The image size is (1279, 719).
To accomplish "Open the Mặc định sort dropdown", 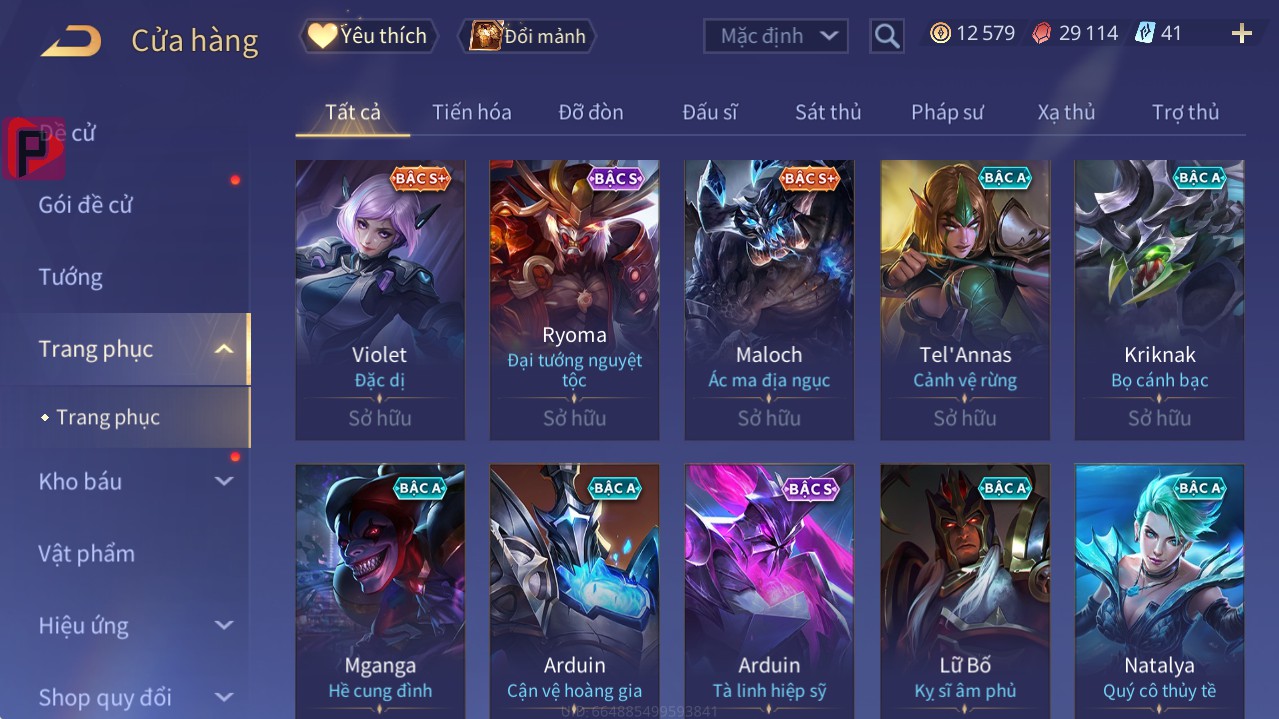I will point(776,36).
